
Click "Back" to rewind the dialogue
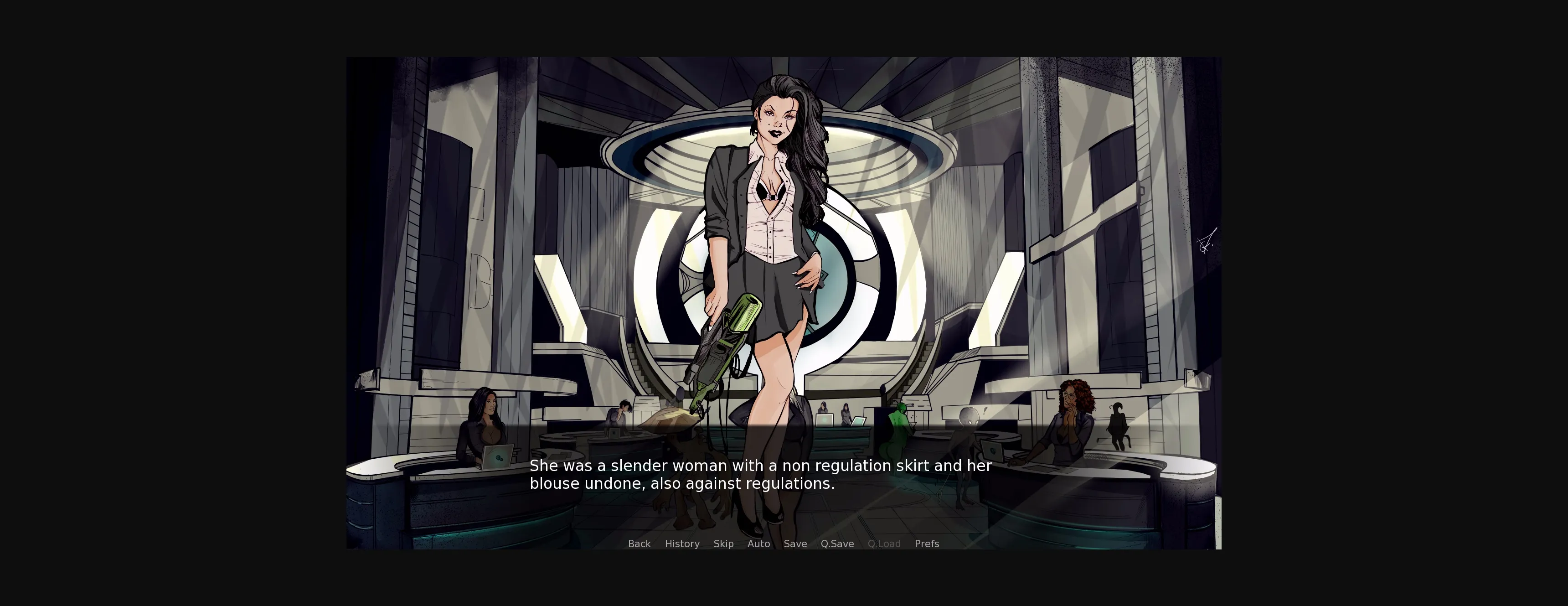coord(639,544)
